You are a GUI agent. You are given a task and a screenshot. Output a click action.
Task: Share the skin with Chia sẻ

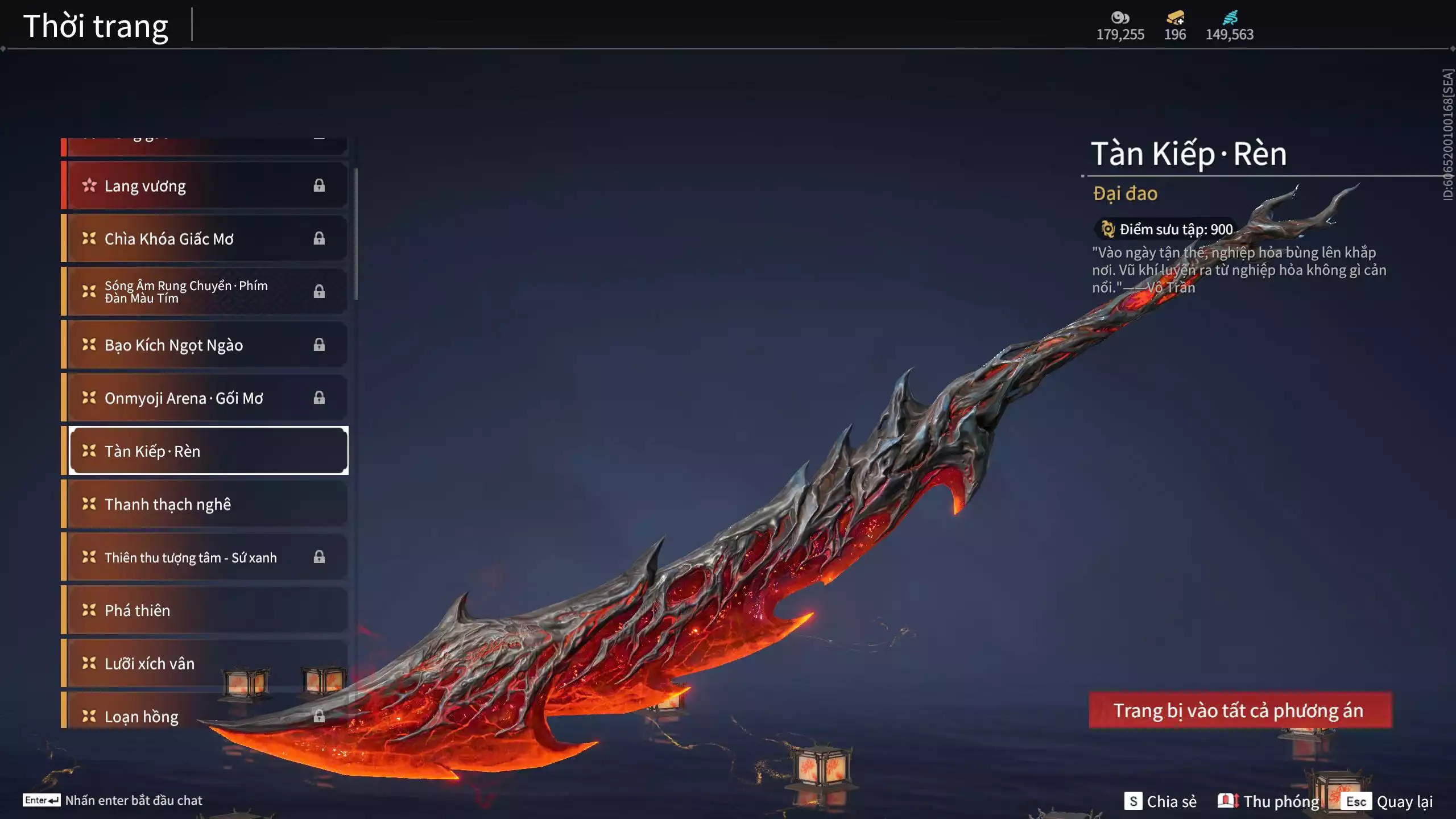[x=1161, y=801]
